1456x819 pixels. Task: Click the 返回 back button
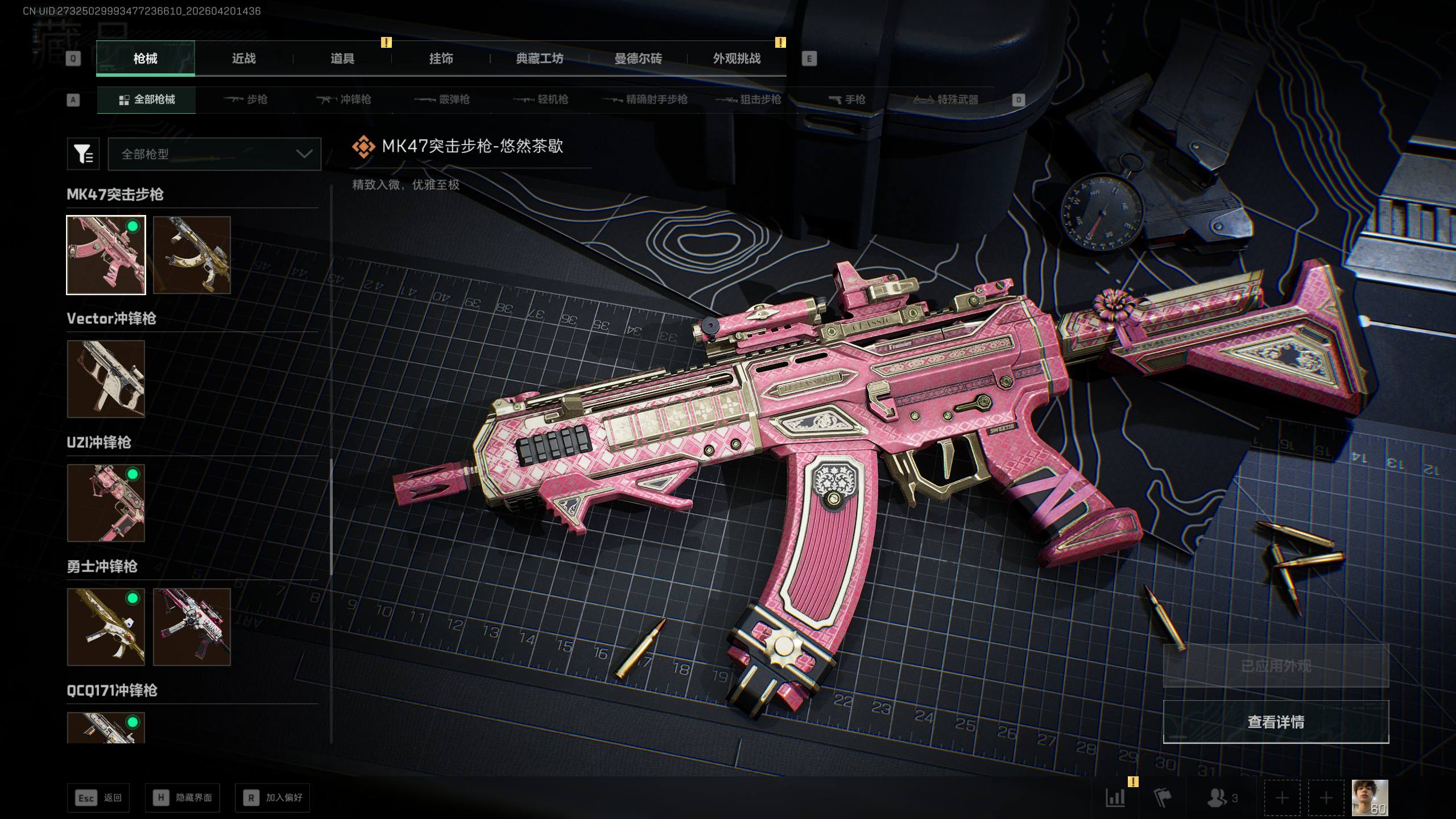pos(98,798)
